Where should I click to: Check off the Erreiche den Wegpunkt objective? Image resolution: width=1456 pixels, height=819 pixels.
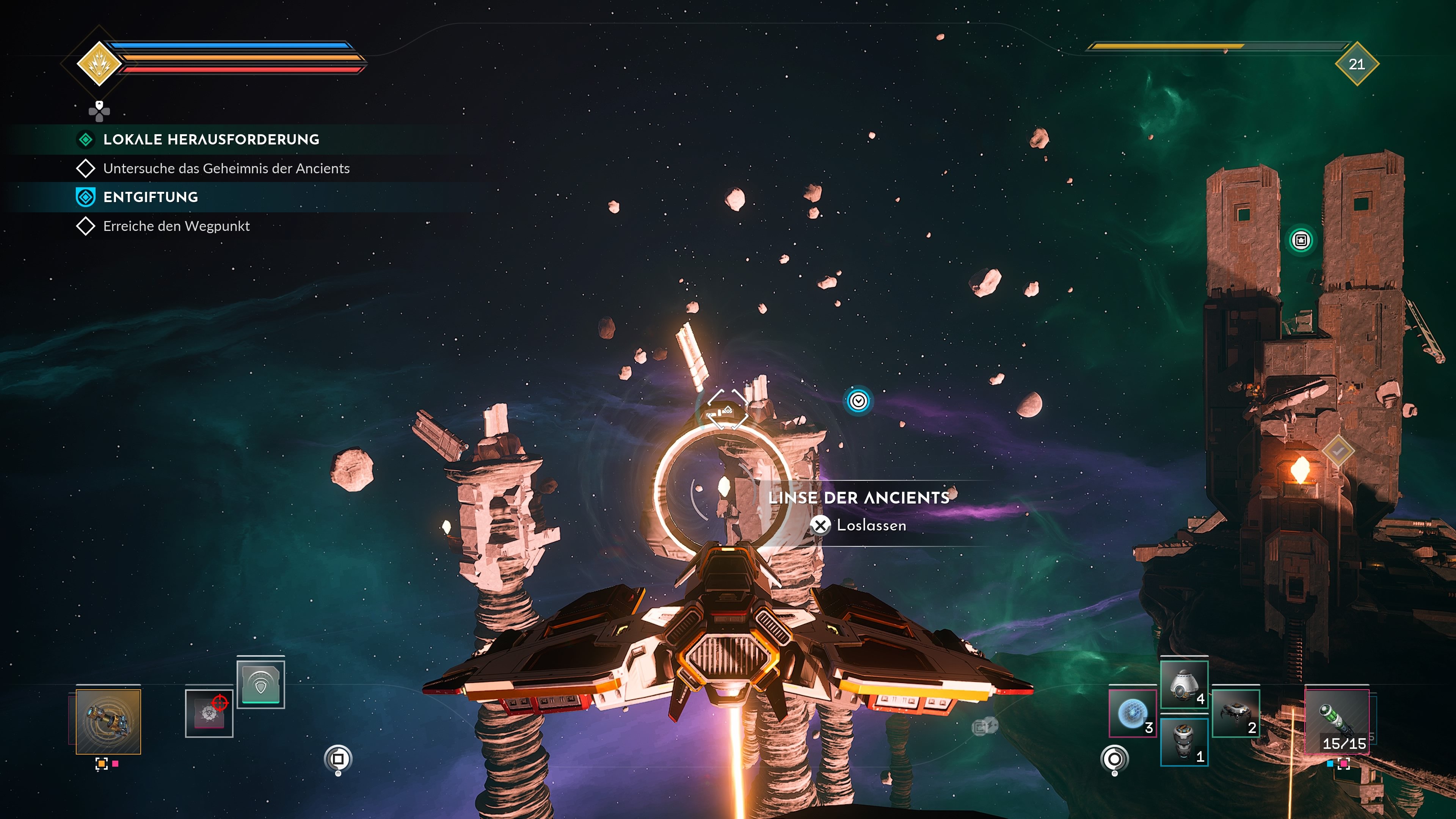pyautogui.click(x=86, y=226)
